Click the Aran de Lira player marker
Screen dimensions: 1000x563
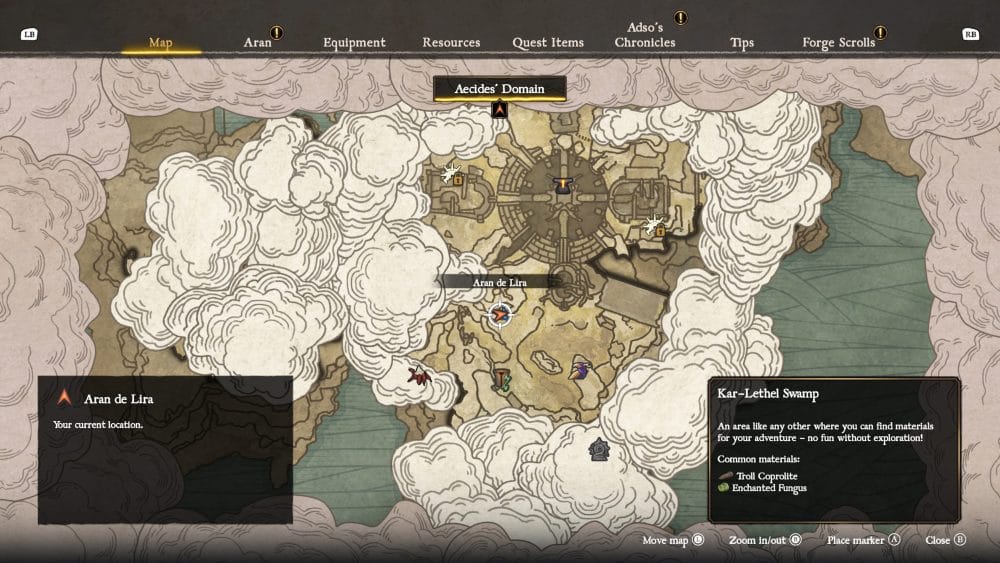point(498,316)
